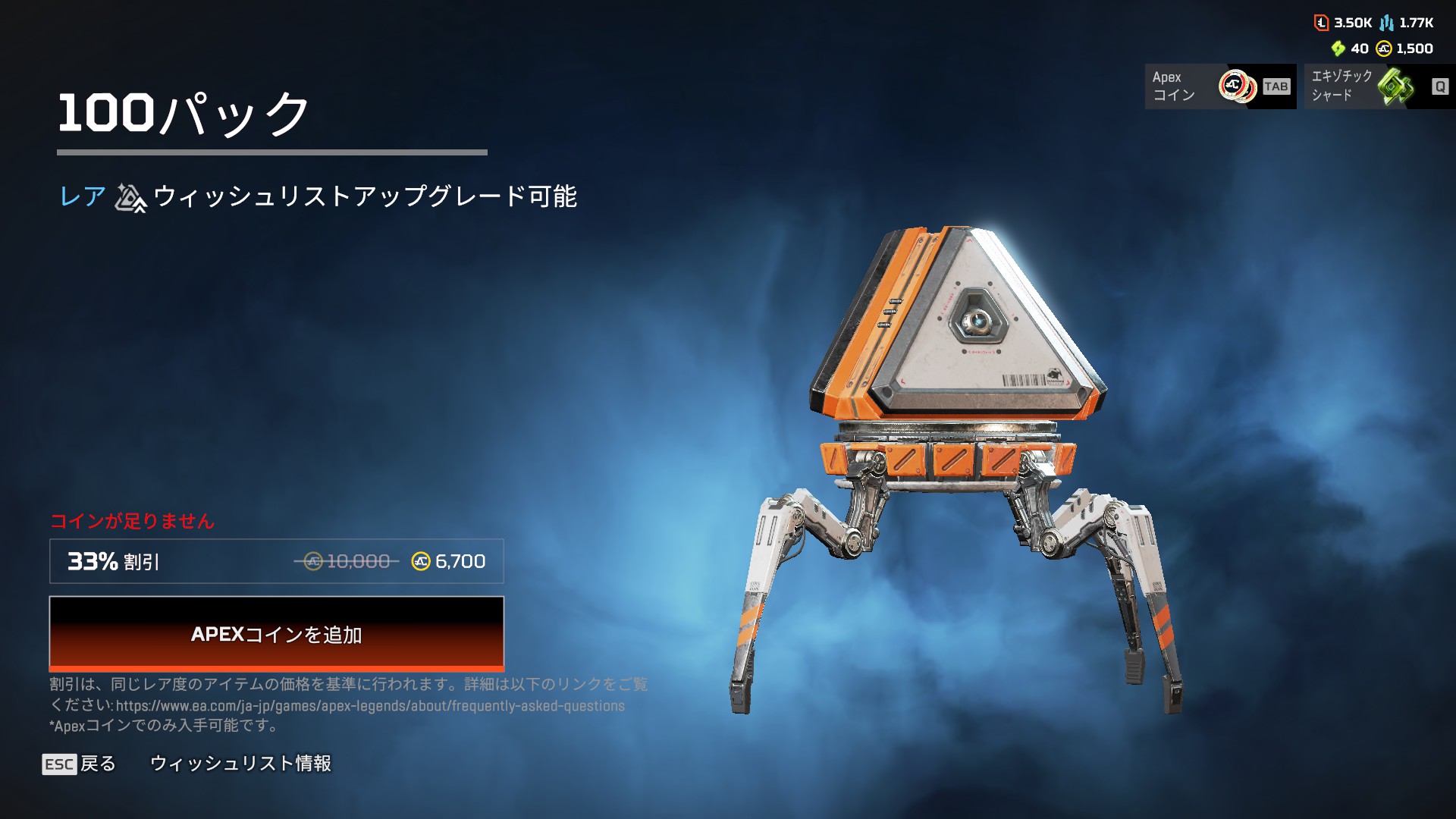Open the エキゾチックシャード button
Screen dimensions: 1456x819
(x=1379, y=86)
